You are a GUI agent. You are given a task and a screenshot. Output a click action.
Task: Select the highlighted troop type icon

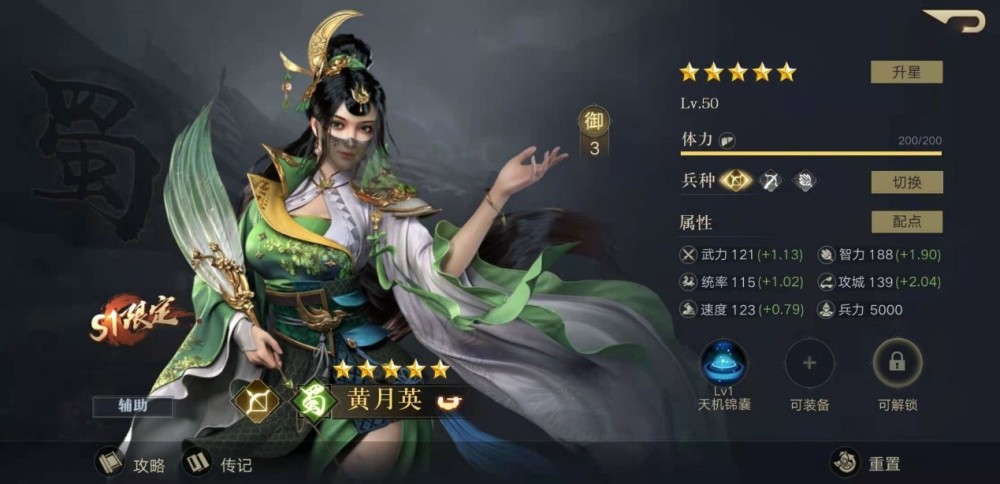click(x=735, y=181)
